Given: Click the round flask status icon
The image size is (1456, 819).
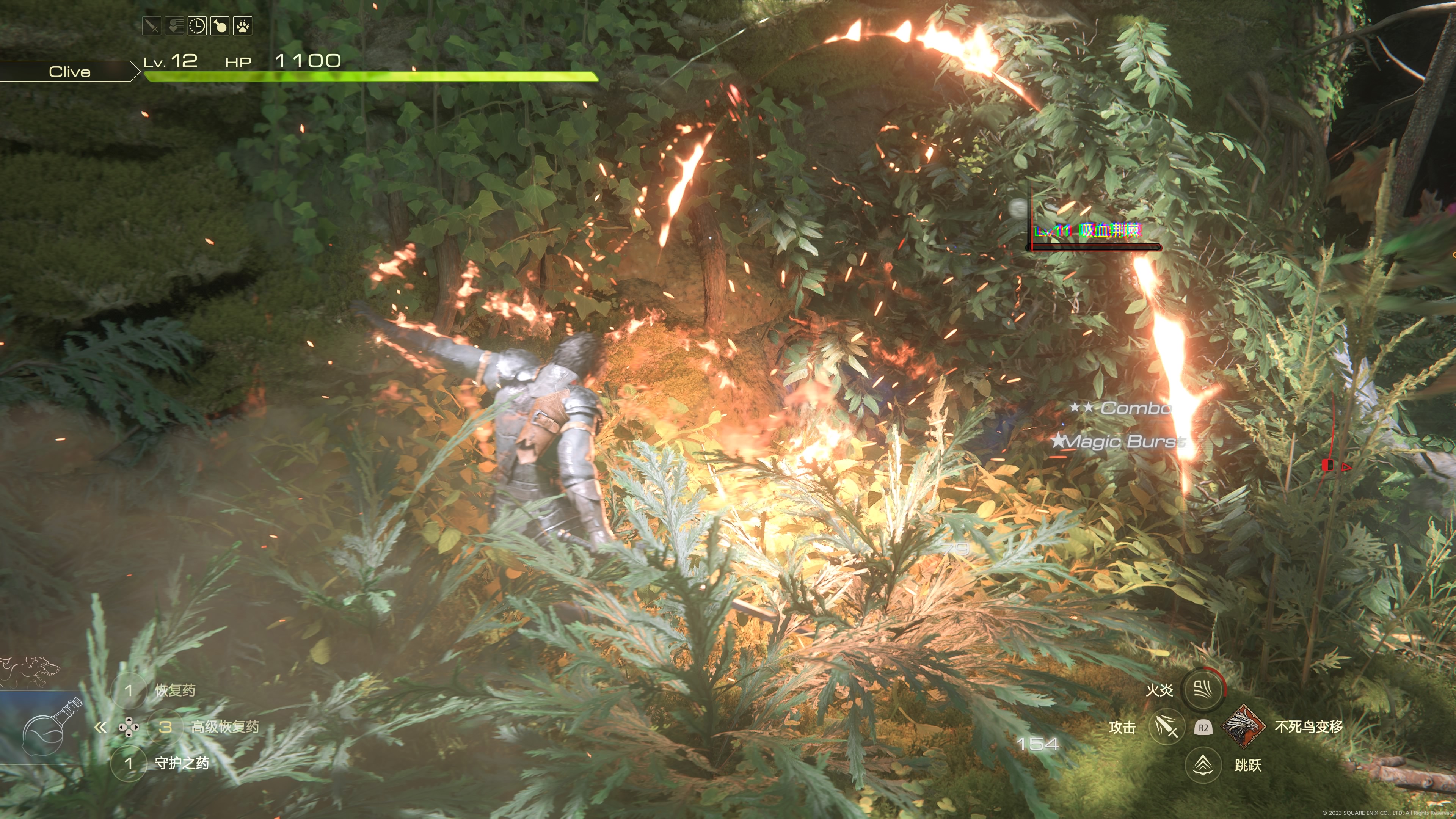Looking at the screenshot, I should tap(220, 26).
